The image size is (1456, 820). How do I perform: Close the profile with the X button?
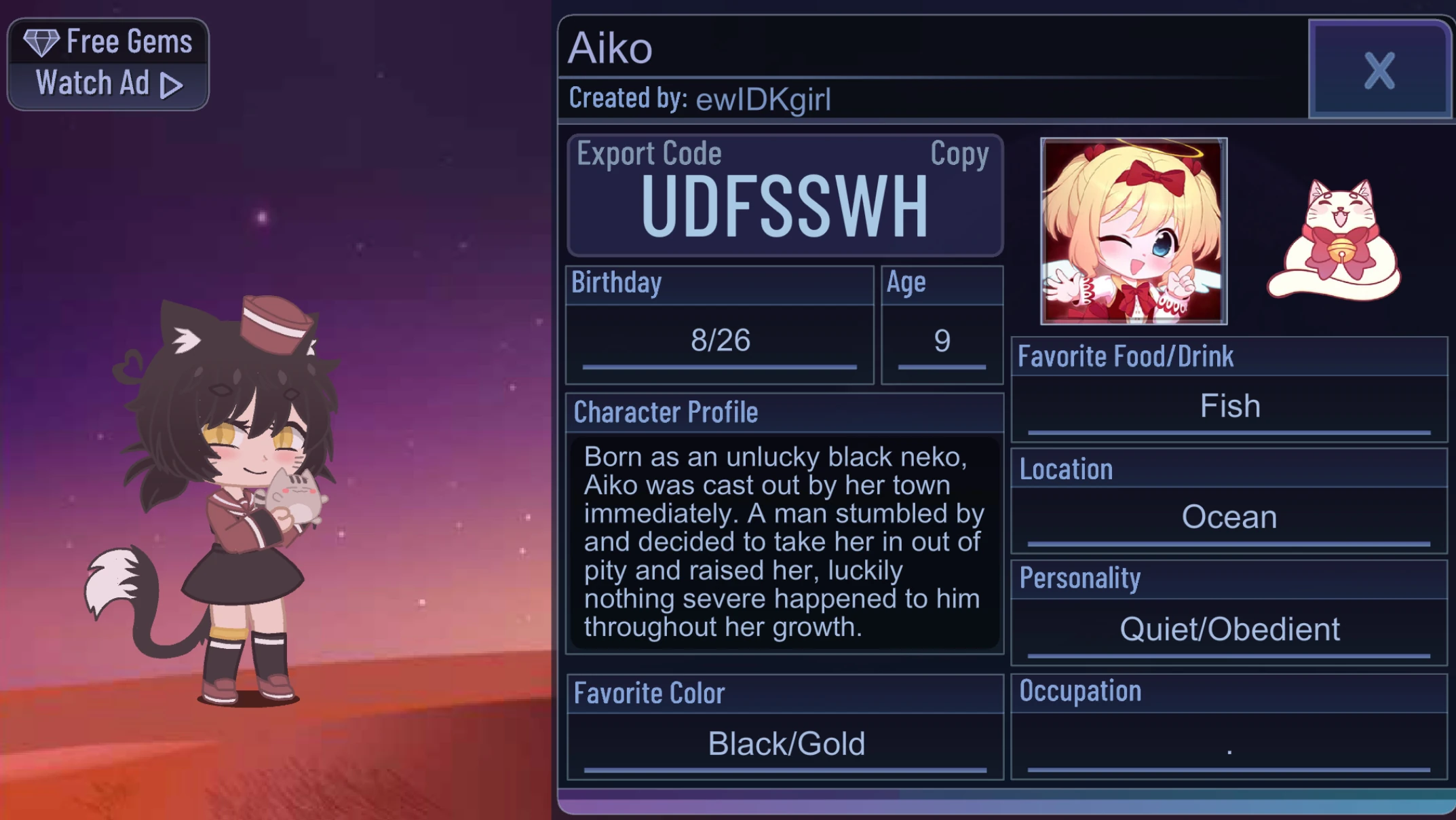[1379, 70]
